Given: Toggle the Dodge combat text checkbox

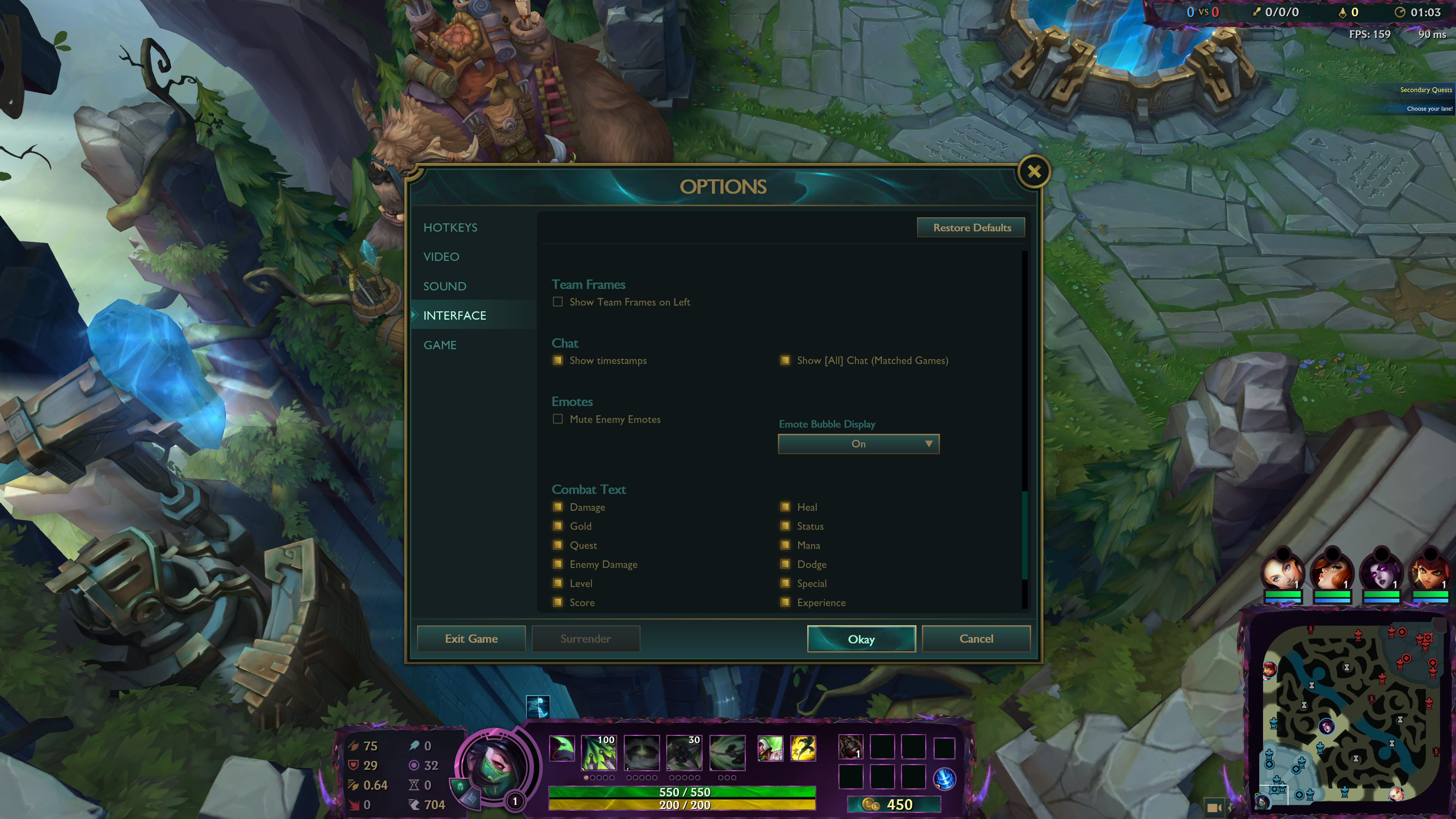Looking at the screenshot, I should [785, 564].
